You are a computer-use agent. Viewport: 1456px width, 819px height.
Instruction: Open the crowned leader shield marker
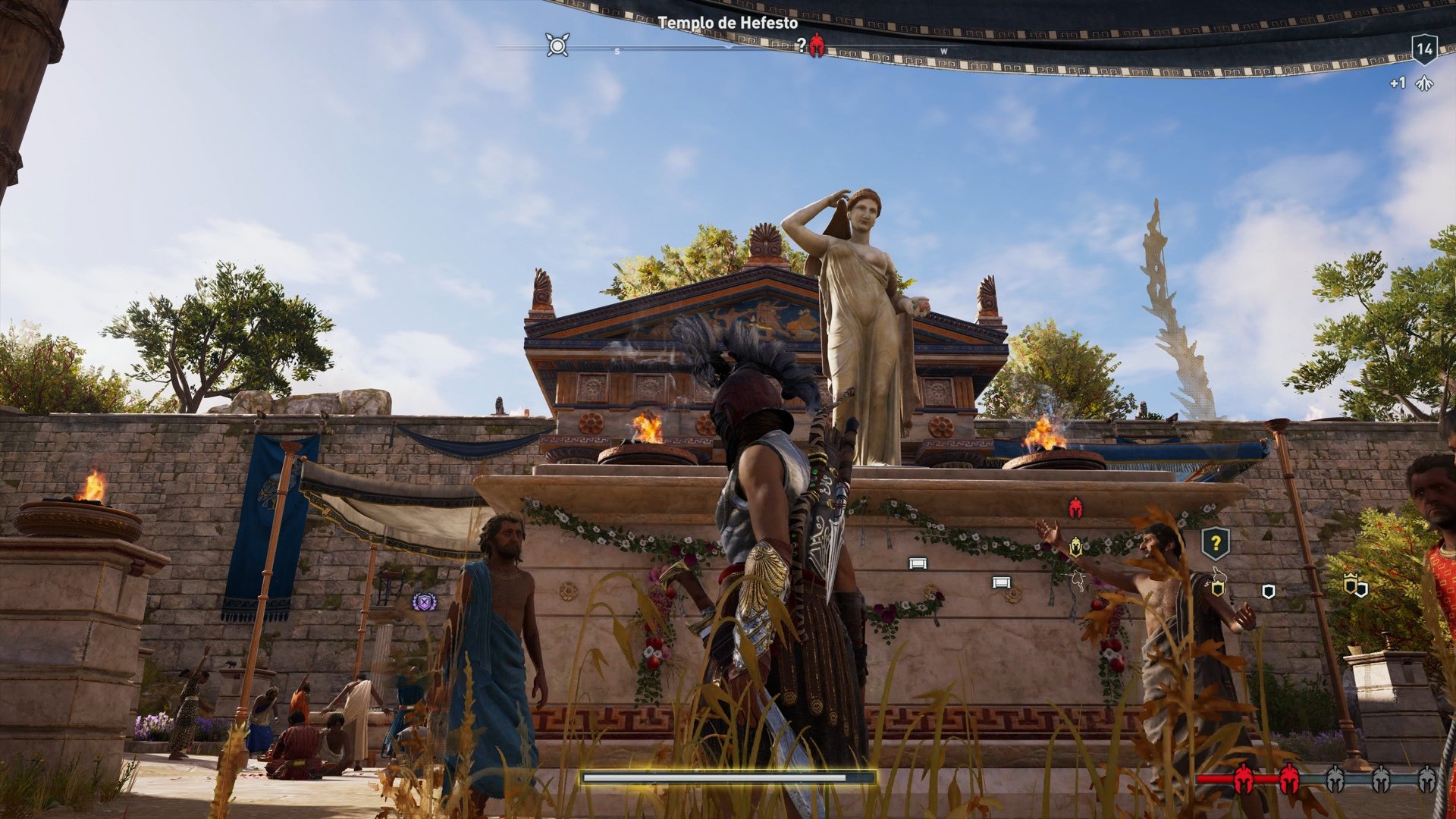(1352, 582)
